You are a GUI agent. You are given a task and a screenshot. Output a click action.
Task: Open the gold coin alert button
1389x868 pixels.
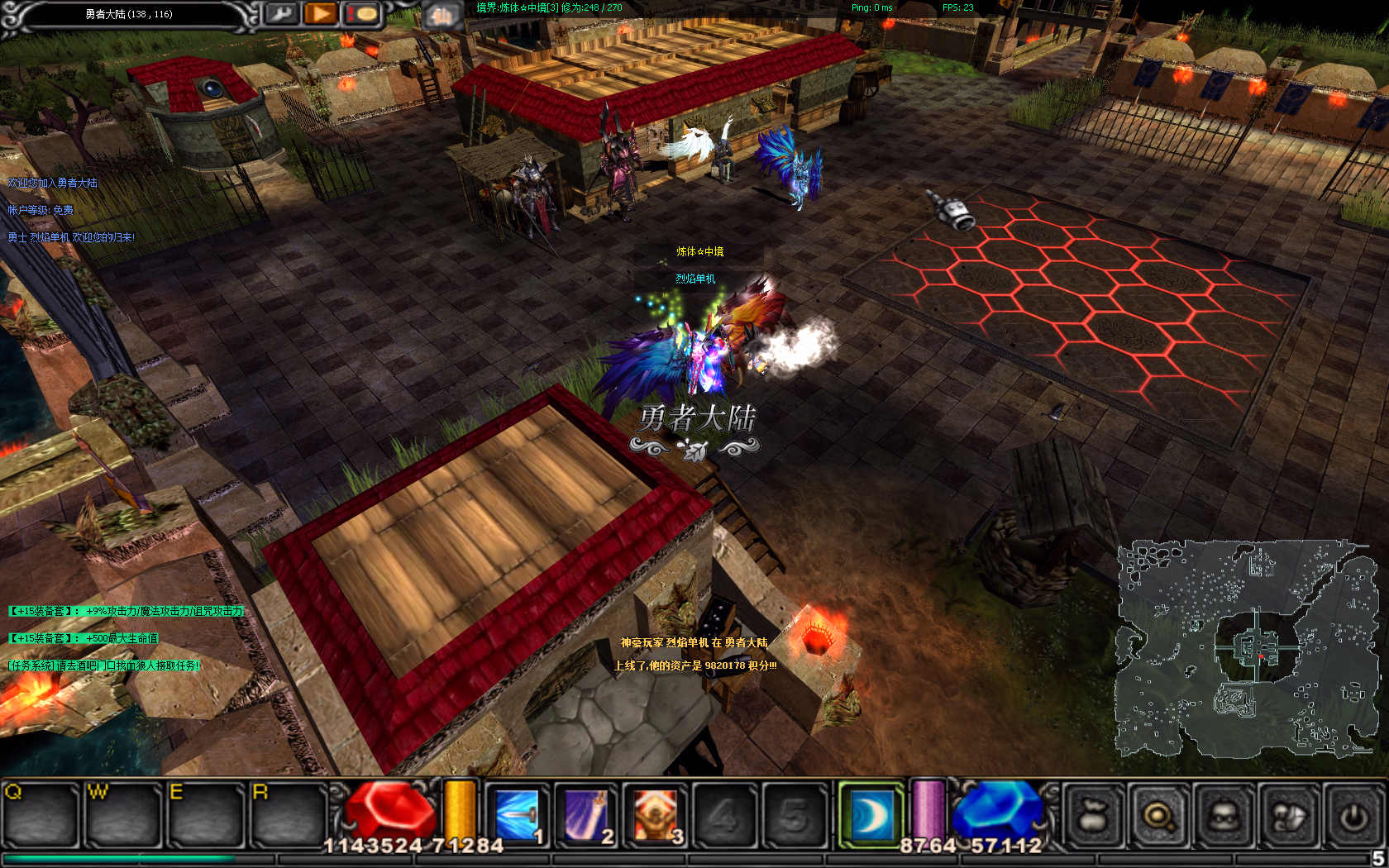[x=362, y=13]
